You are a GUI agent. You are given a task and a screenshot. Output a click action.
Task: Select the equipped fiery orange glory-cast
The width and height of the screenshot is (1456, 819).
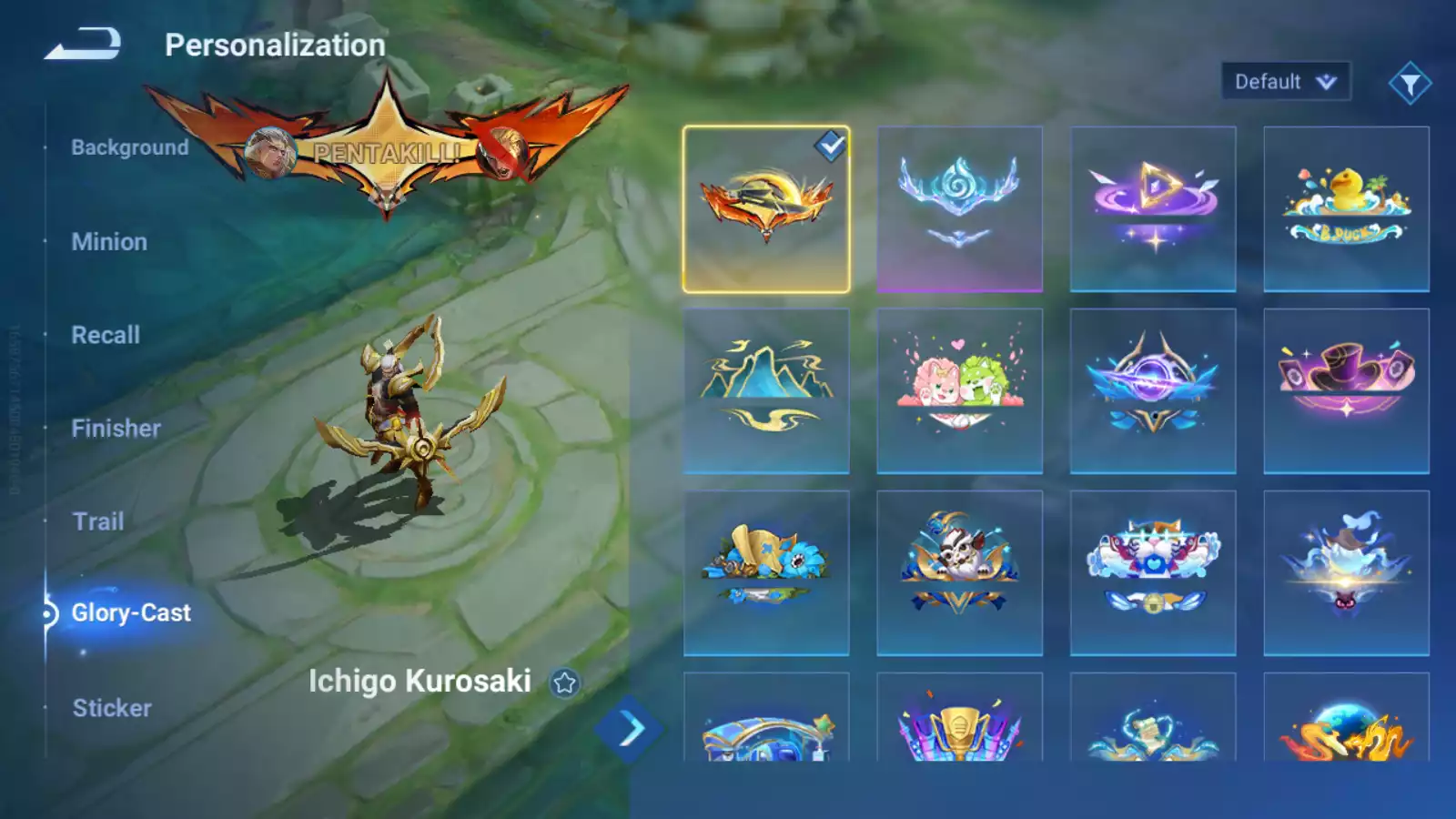[766, 209]
